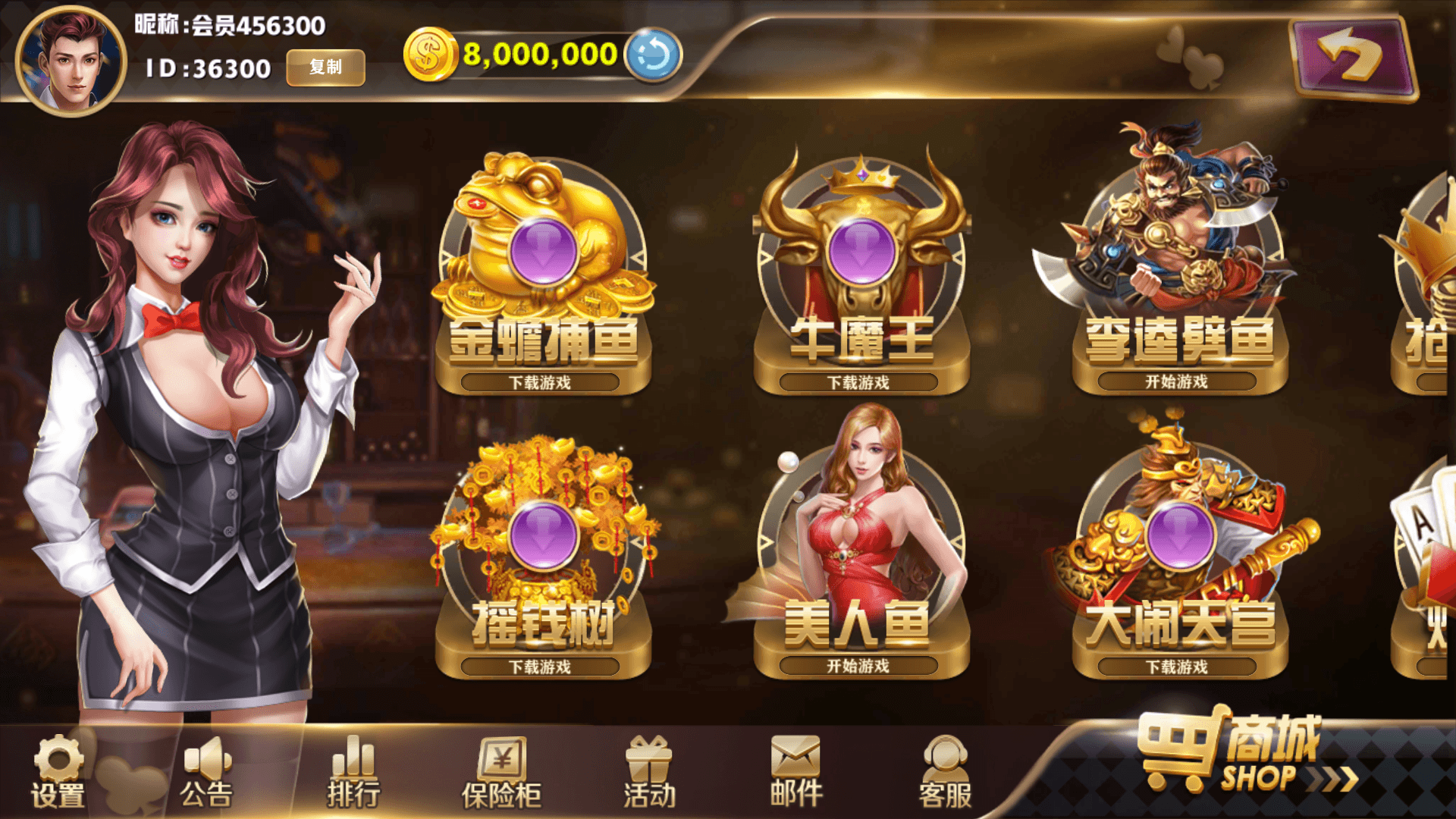This screenshot has width=1456, height=819.
Task: Download the 牛魔王 bull king game
Action: (858, 382)
